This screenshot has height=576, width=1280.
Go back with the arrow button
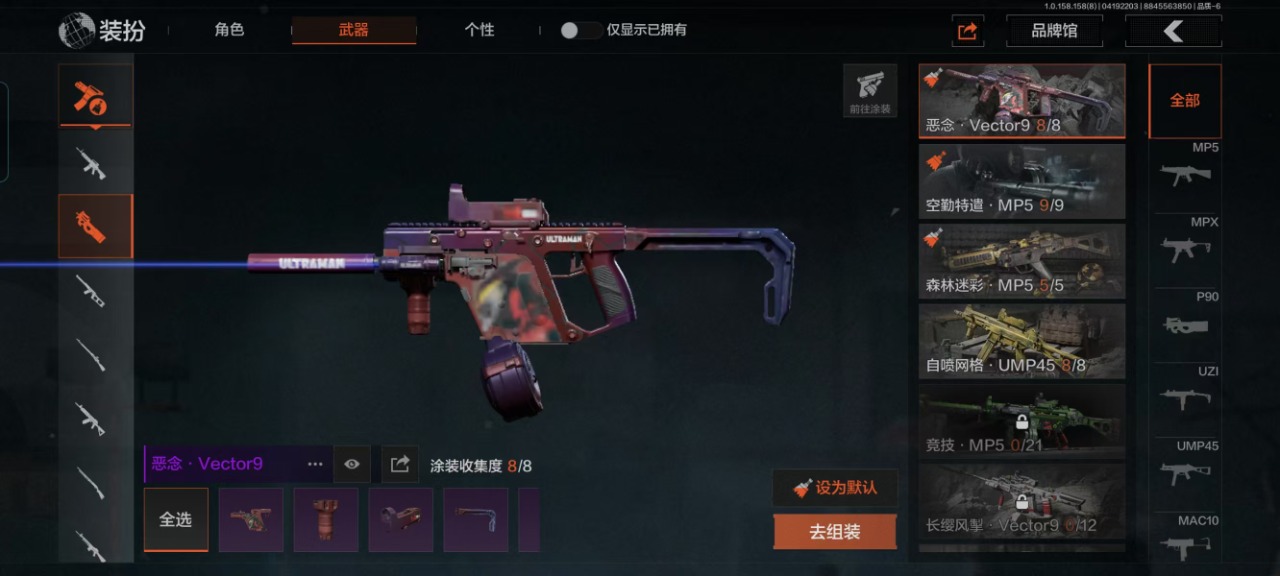coord(1173,31)
